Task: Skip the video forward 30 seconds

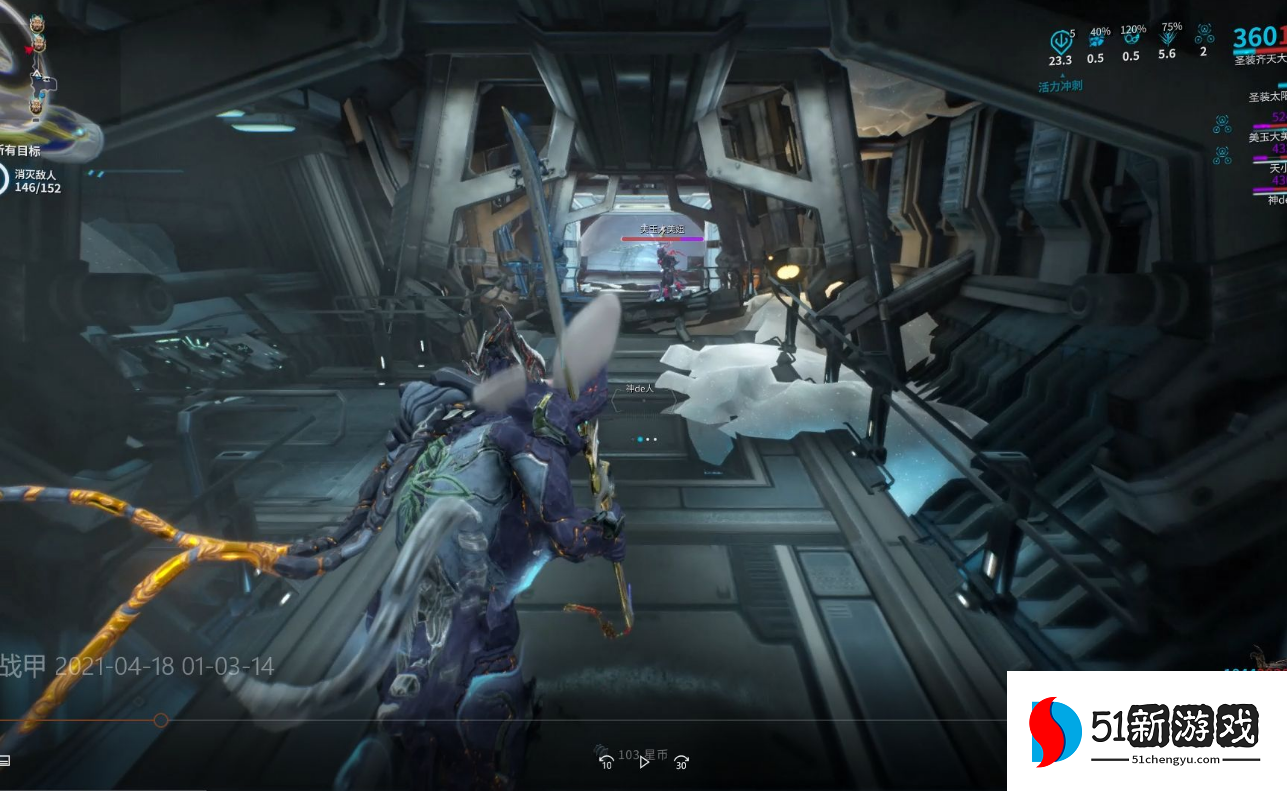Action: (681, 762)
